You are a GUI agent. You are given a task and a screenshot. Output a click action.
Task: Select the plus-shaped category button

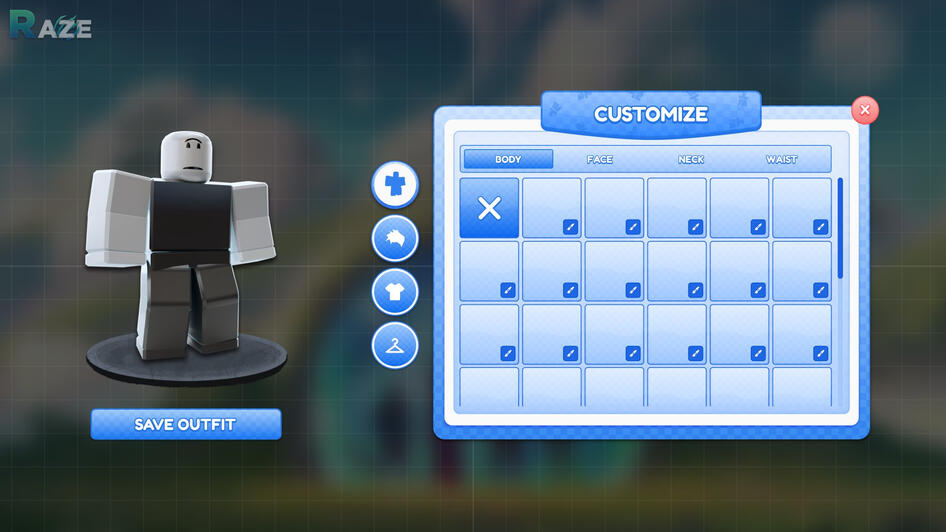tap(395, 184)
